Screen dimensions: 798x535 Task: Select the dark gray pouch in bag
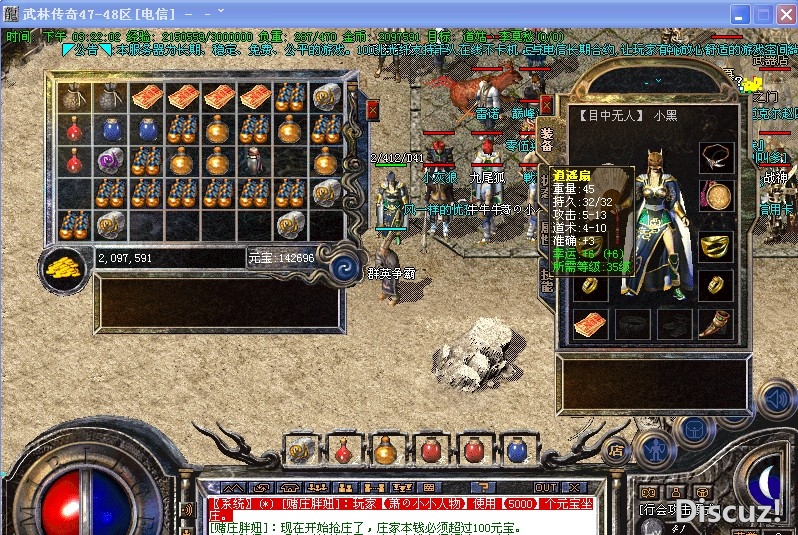[71, 97]
